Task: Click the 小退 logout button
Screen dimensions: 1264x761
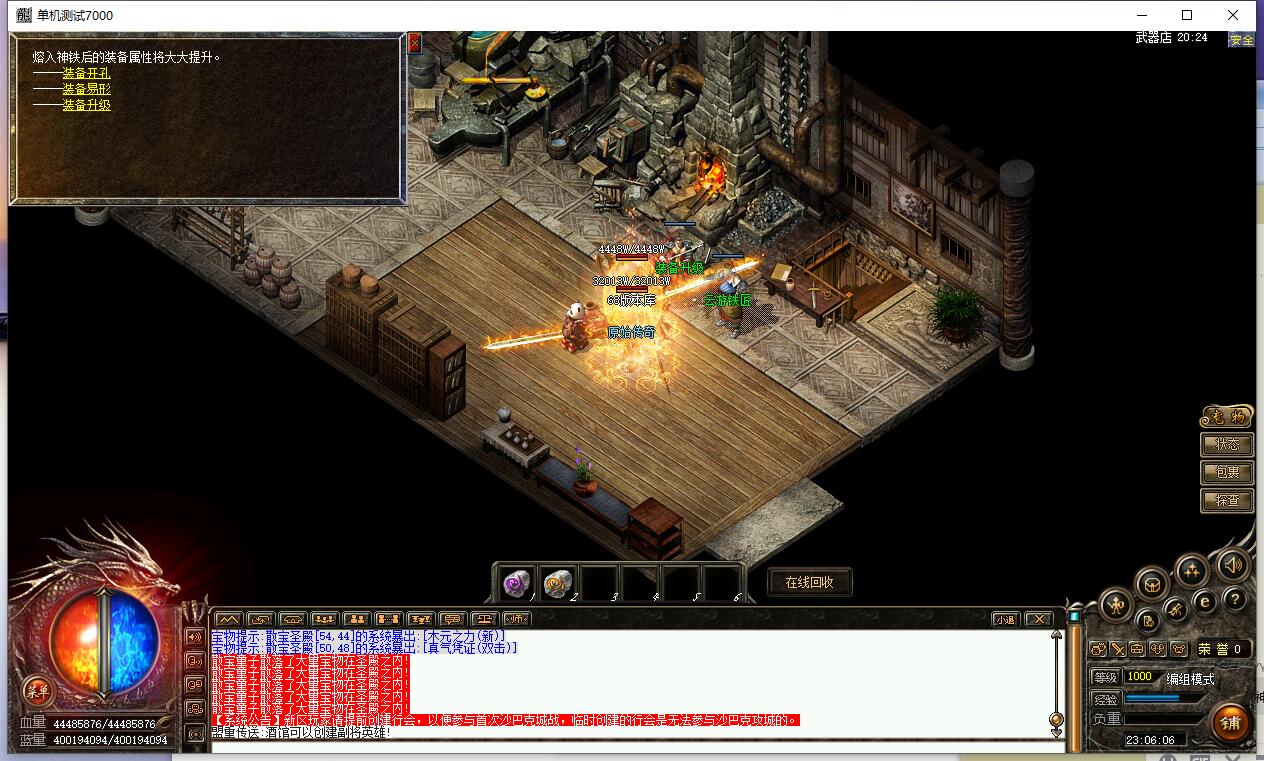Action: (x=1004, y=619)
